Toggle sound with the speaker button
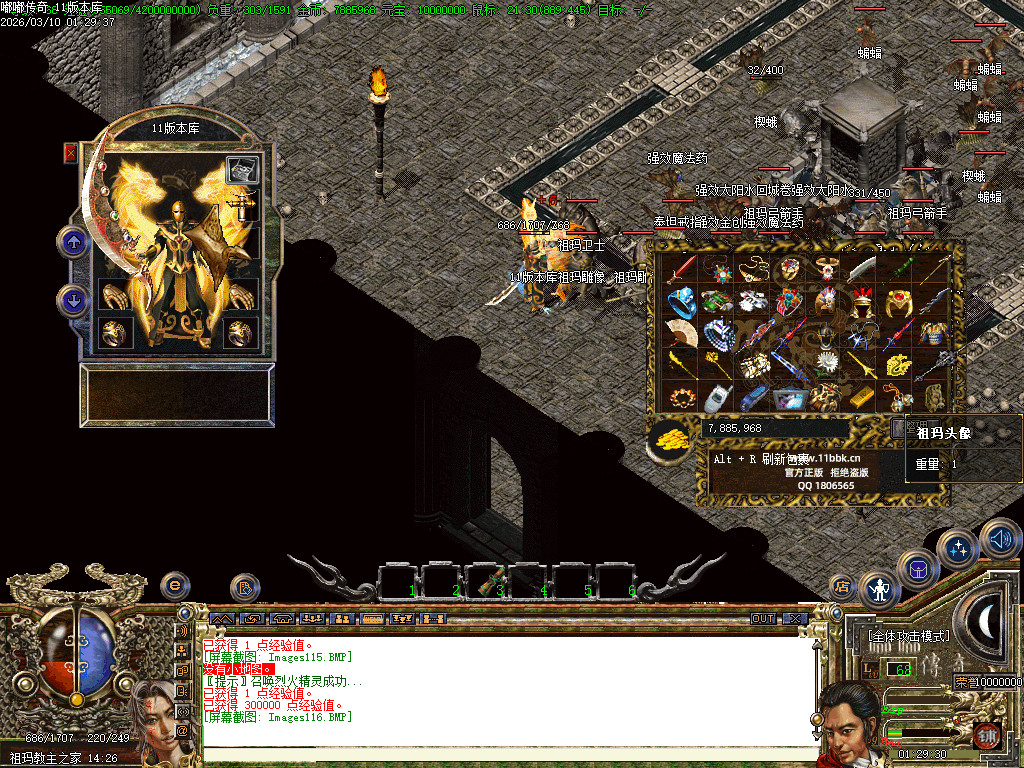This screenshot has width=1024, height=768. [x=998, y=539]
